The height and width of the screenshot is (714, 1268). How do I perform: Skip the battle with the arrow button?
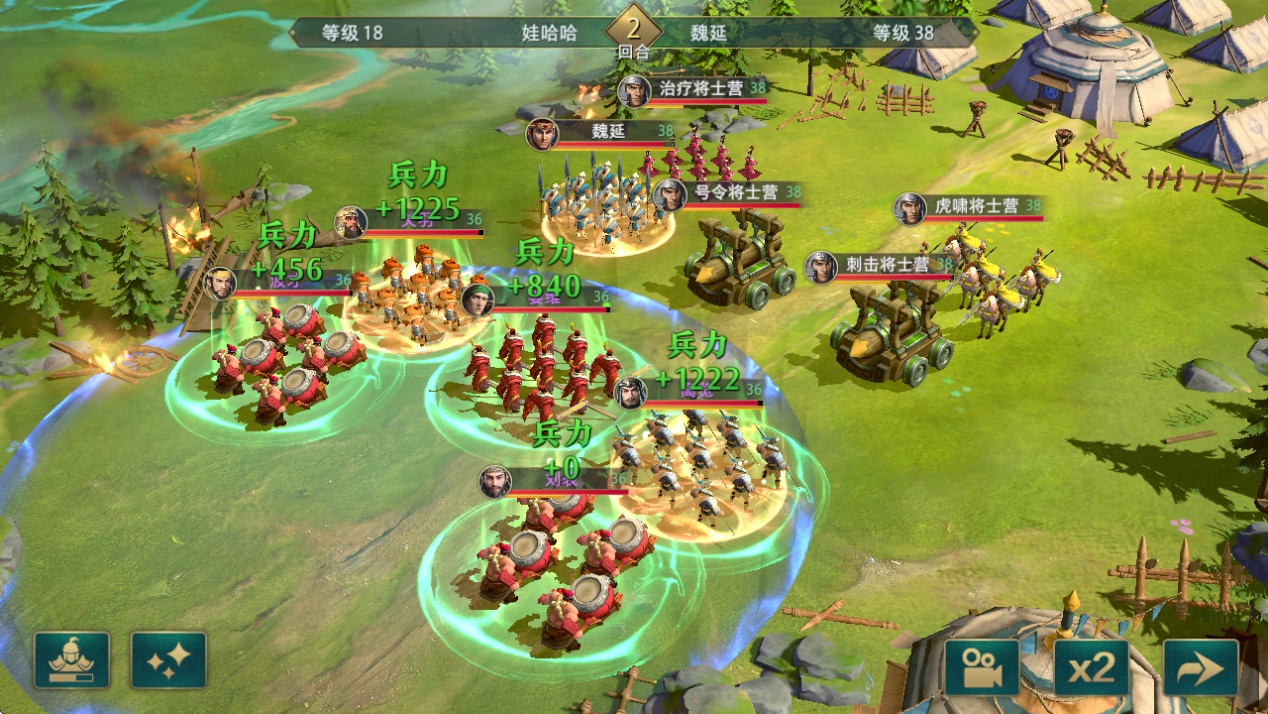pos(1200,668)
